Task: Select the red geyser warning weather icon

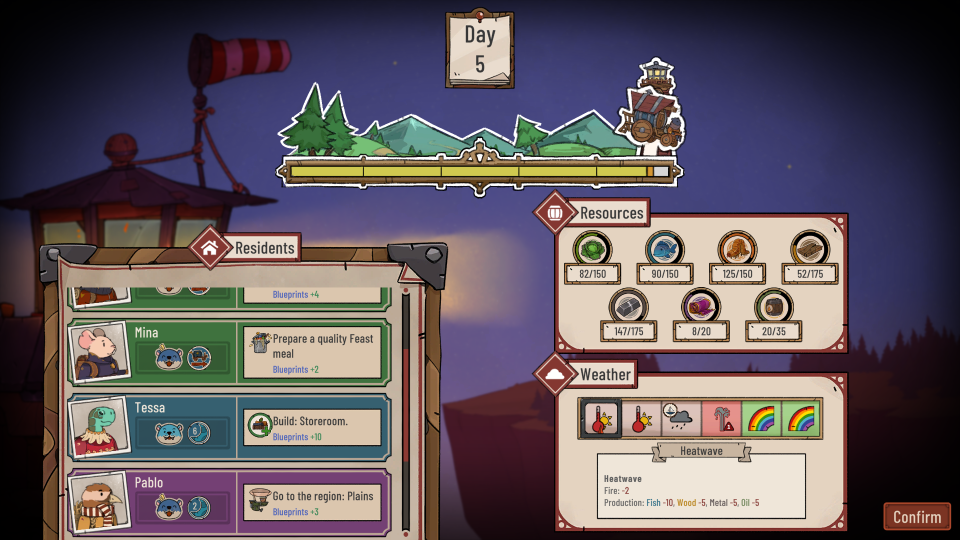Action: [x=720, y=418]
